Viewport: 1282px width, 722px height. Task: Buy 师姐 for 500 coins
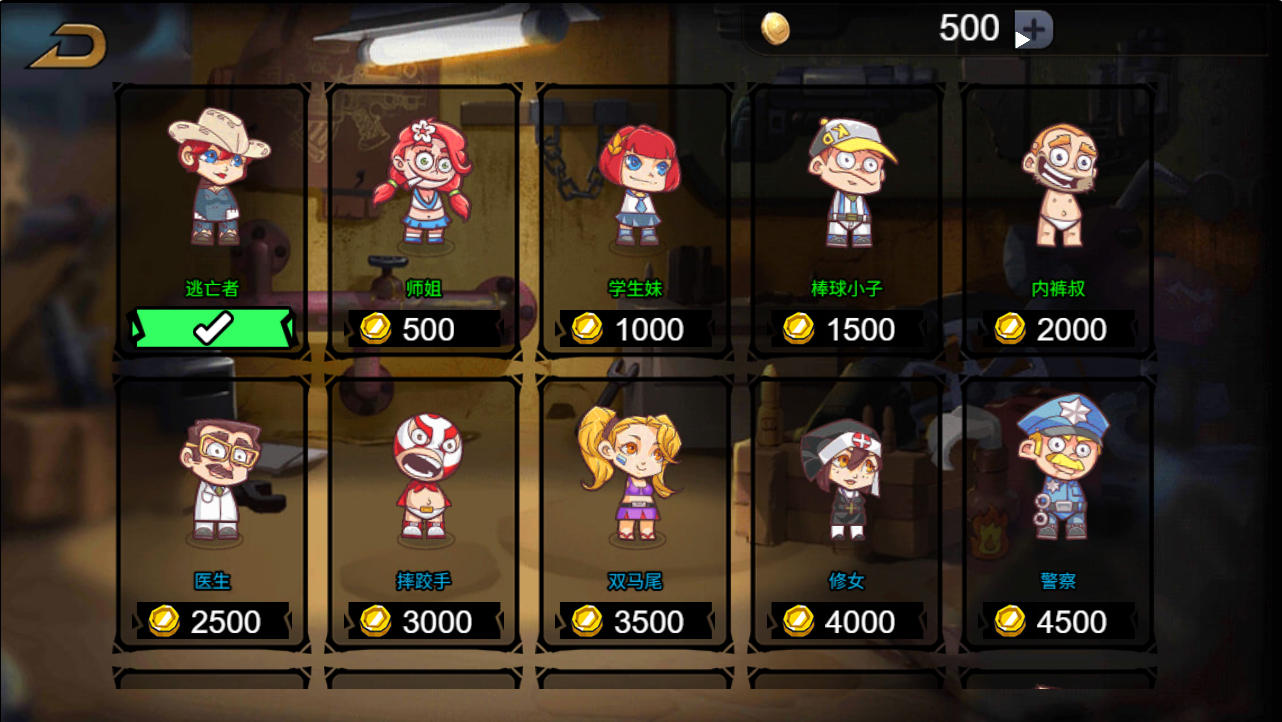(424, 329)
